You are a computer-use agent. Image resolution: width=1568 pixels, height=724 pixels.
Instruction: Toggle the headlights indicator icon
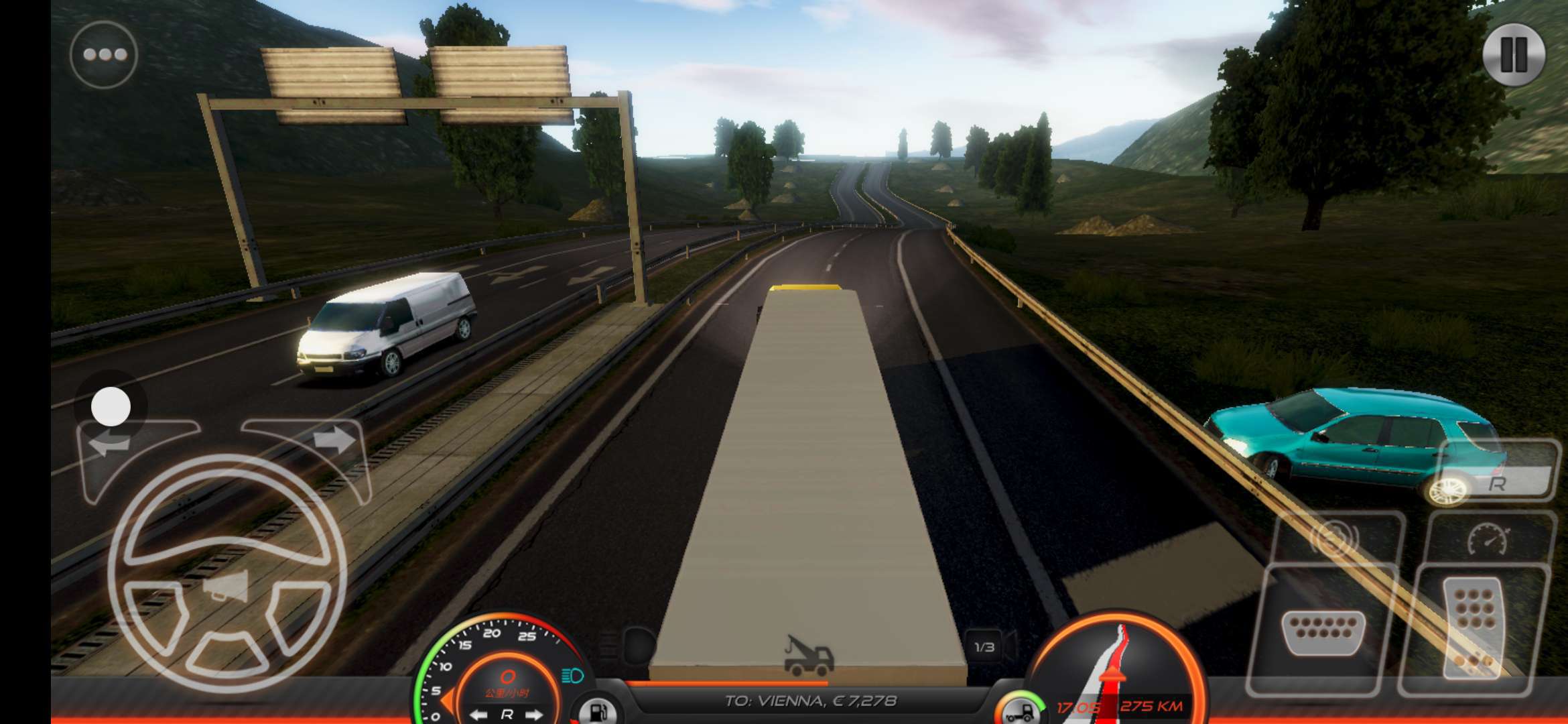point(572,675)
